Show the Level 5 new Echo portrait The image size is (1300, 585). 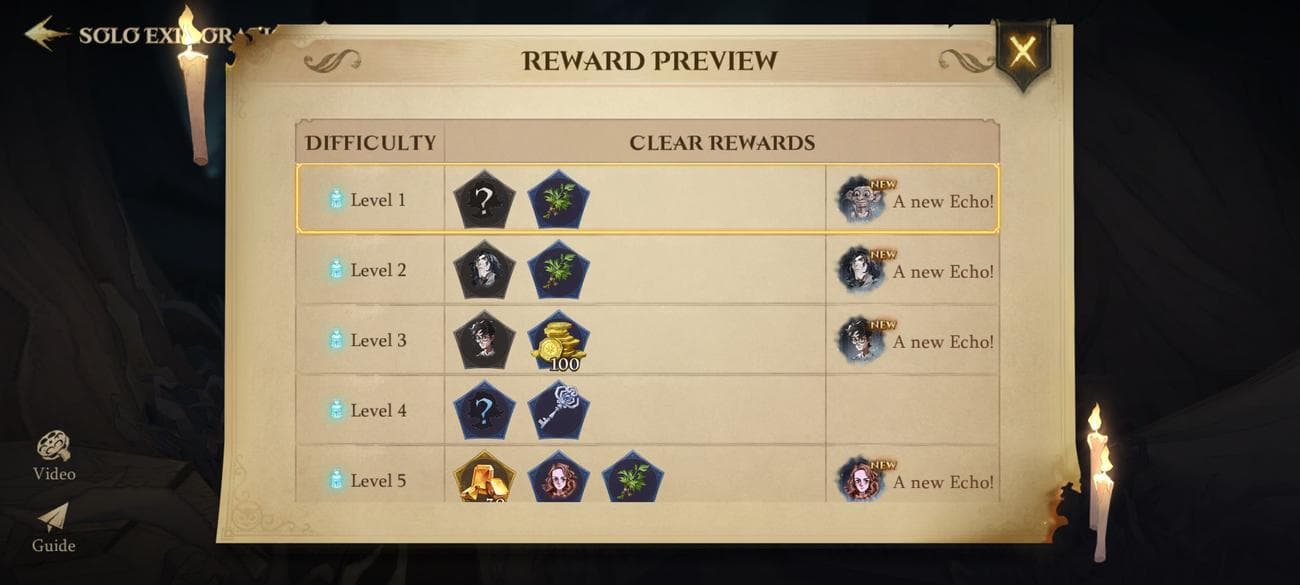tap(860, 480)
